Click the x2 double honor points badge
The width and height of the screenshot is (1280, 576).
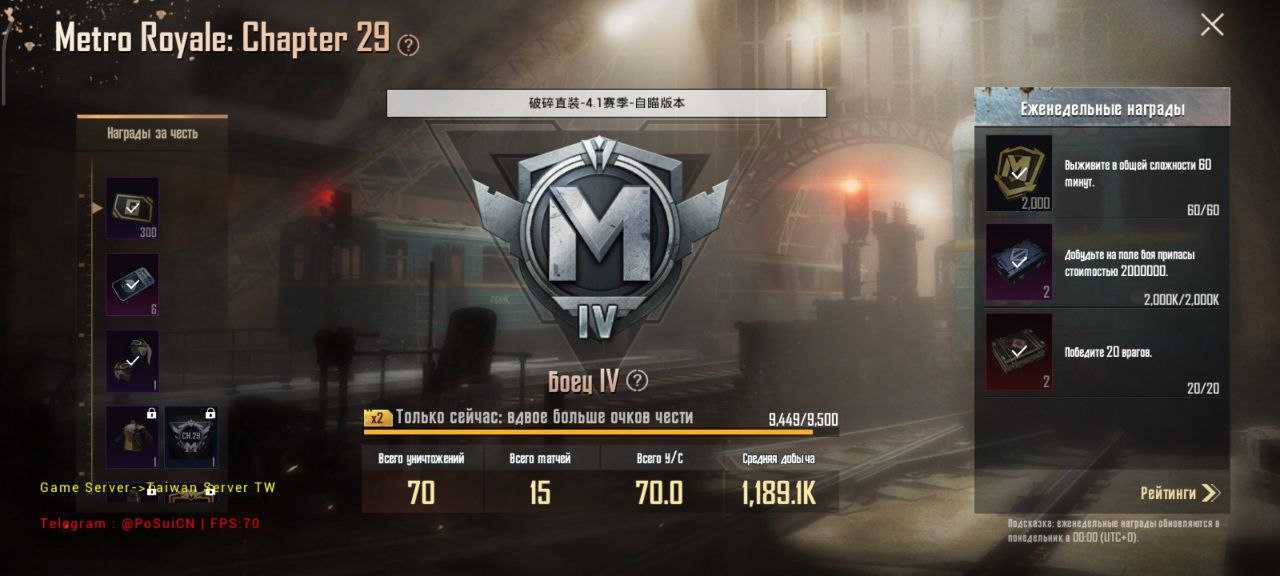point(377,418)
